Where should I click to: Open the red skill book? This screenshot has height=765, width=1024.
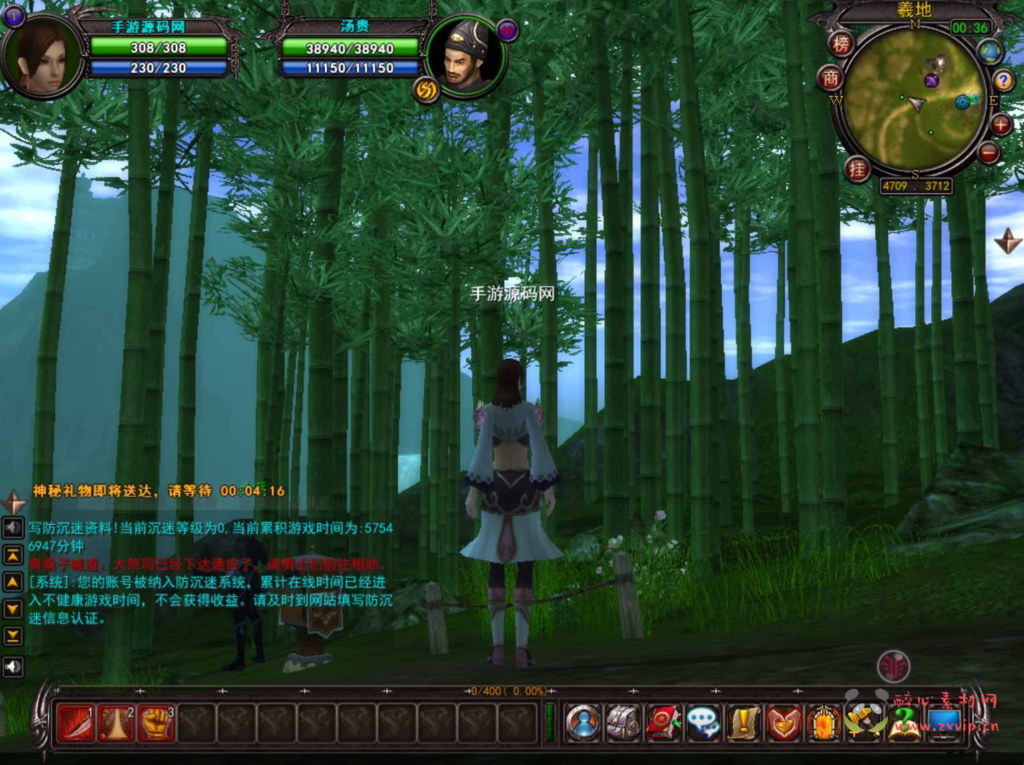click(x=663, y=722)
